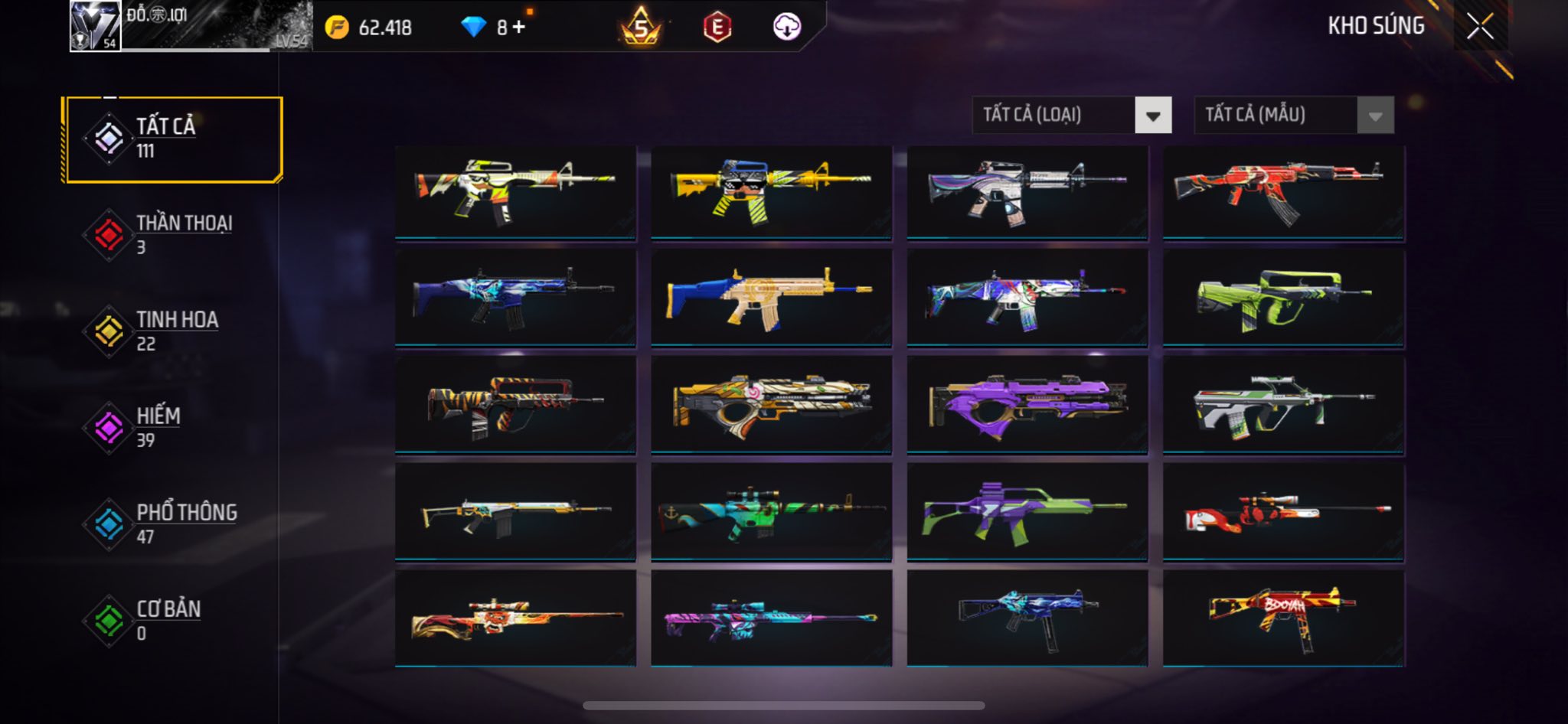This screenshot has height=724, width=1568.
Task: Switch to the Phổ Thông tab
Action: coord(174,524)
